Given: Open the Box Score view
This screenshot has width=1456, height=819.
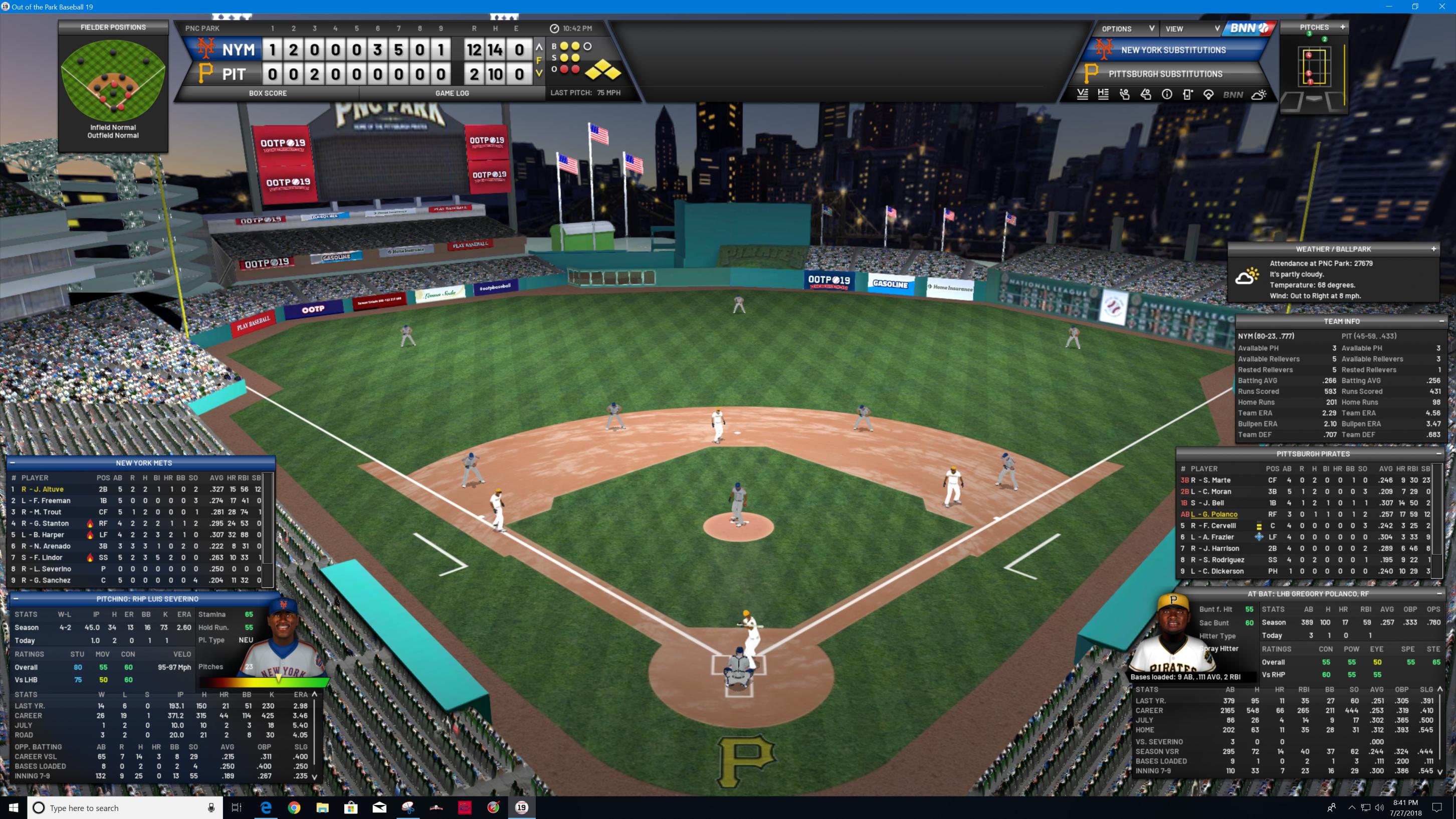Looking at the screenshot, I should click(x=267, y=93).
